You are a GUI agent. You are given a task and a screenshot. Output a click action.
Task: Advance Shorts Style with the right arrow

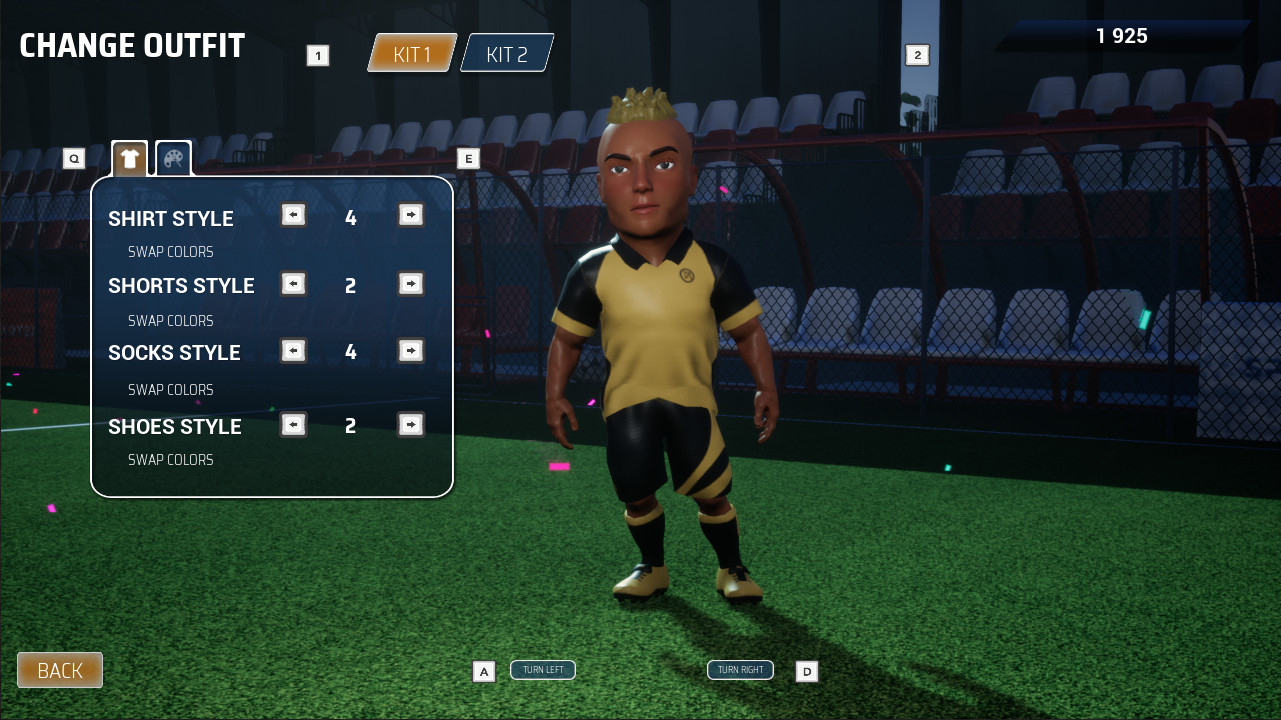(x=410, y=284)
